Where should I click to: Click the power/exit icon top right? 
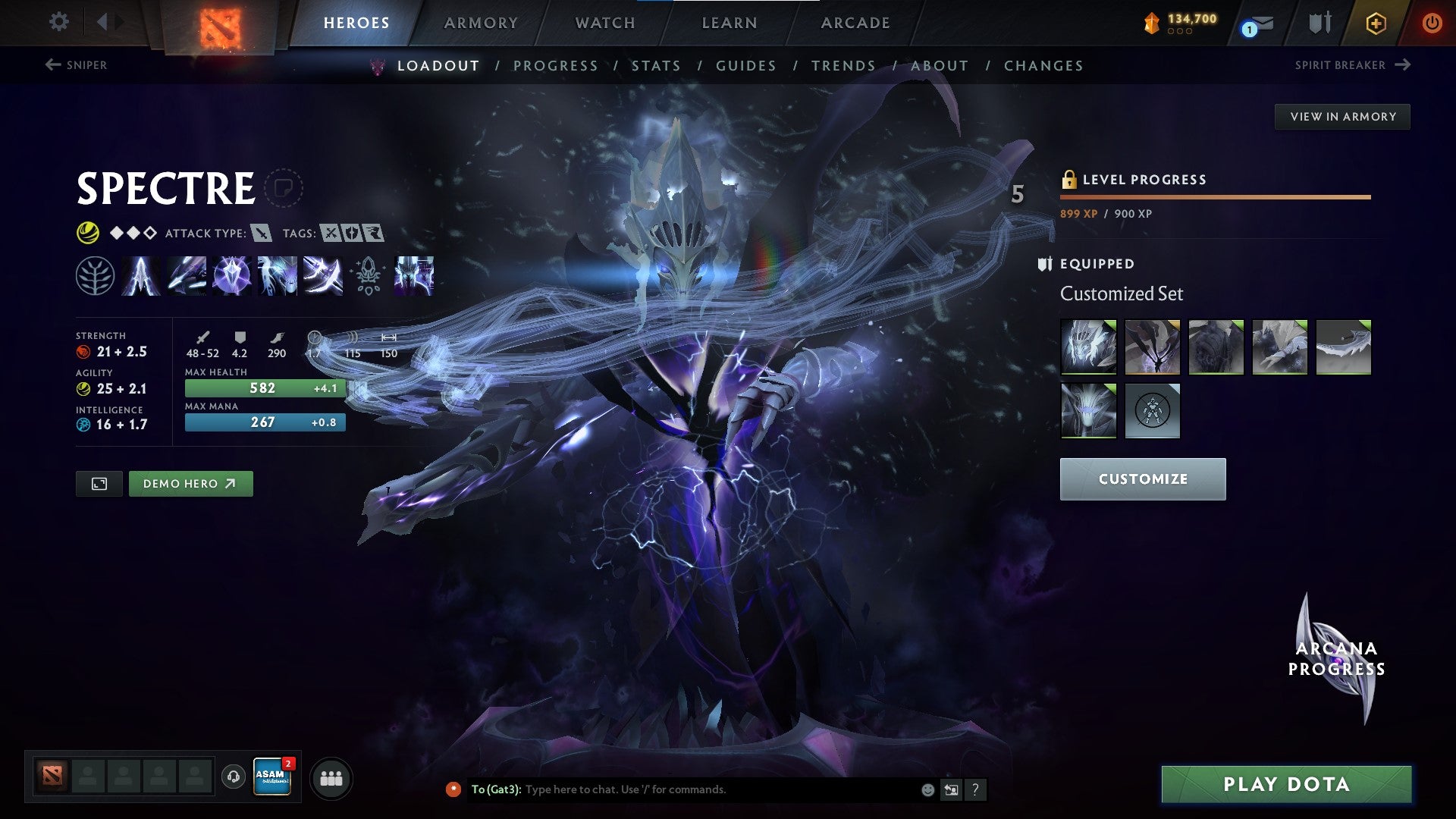pos(1433,23)
